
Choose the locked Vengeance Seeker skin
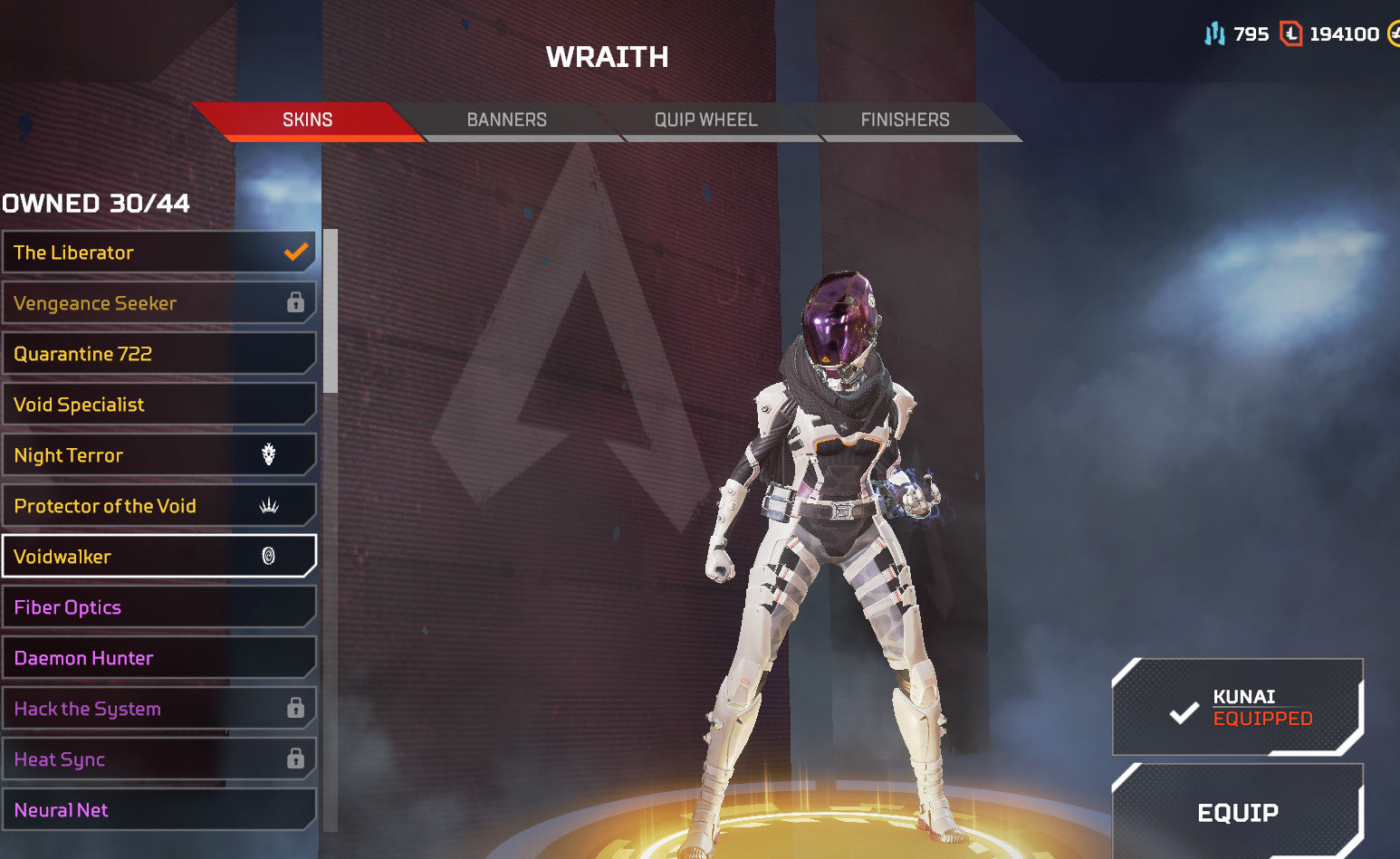(158, 303)
